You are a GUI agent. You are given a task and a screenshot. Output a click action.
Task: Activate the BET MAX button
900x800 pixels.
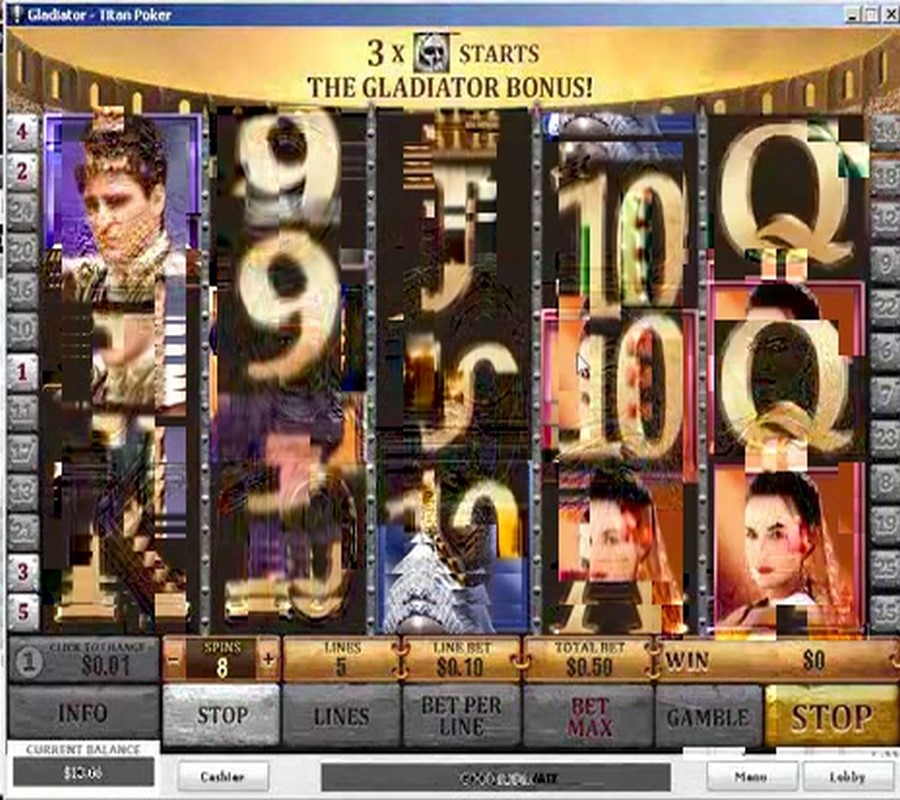click(x=589, y=715)
